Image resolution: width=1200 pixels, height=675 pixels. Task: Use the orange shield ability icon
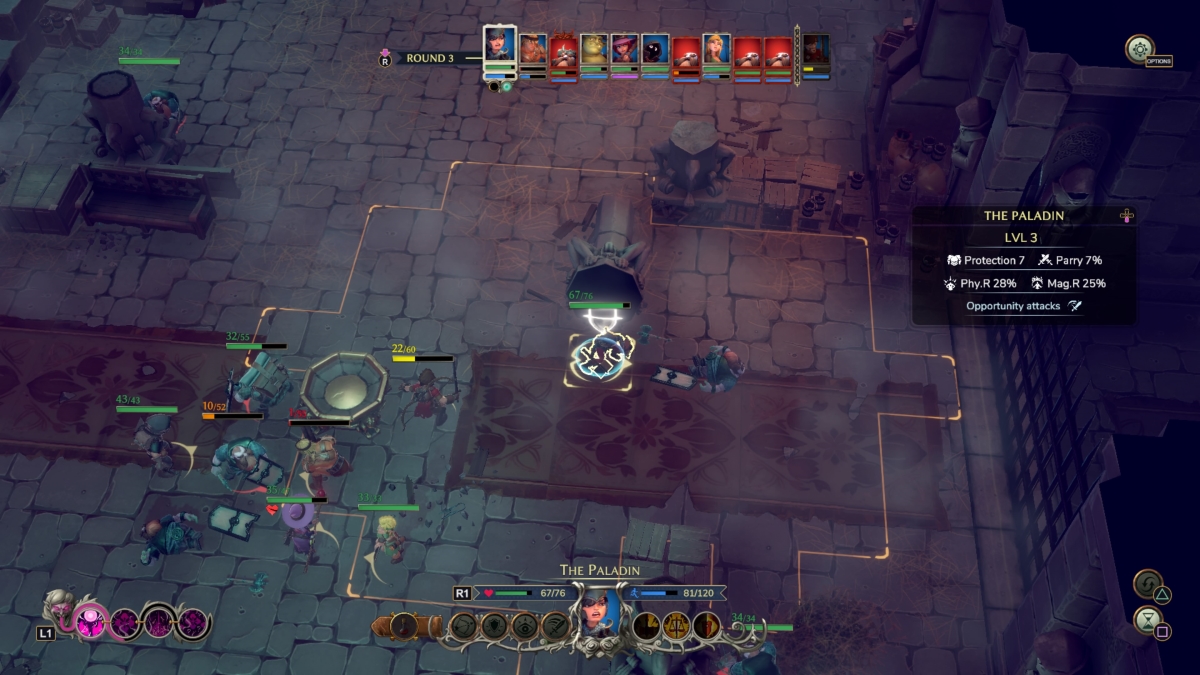click(x=707, y=626)
